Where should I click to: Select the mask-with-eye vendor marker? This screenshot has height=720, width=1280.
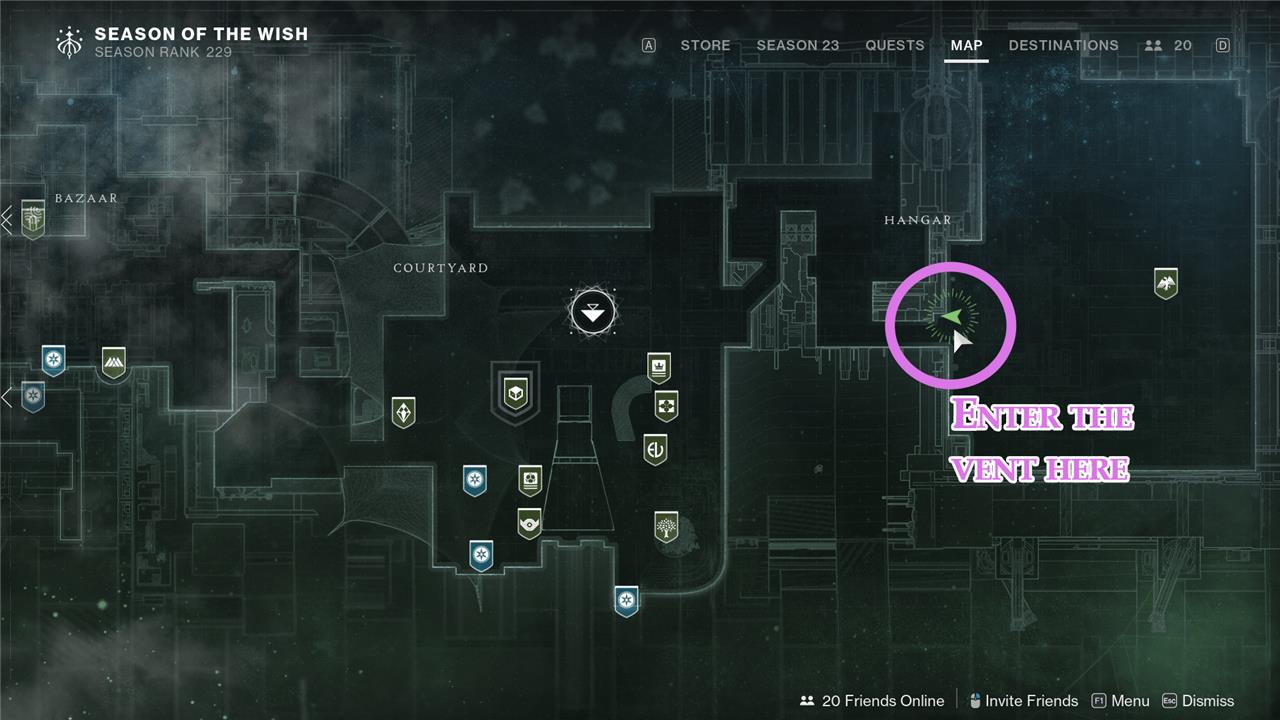click(x=529, y=522)
